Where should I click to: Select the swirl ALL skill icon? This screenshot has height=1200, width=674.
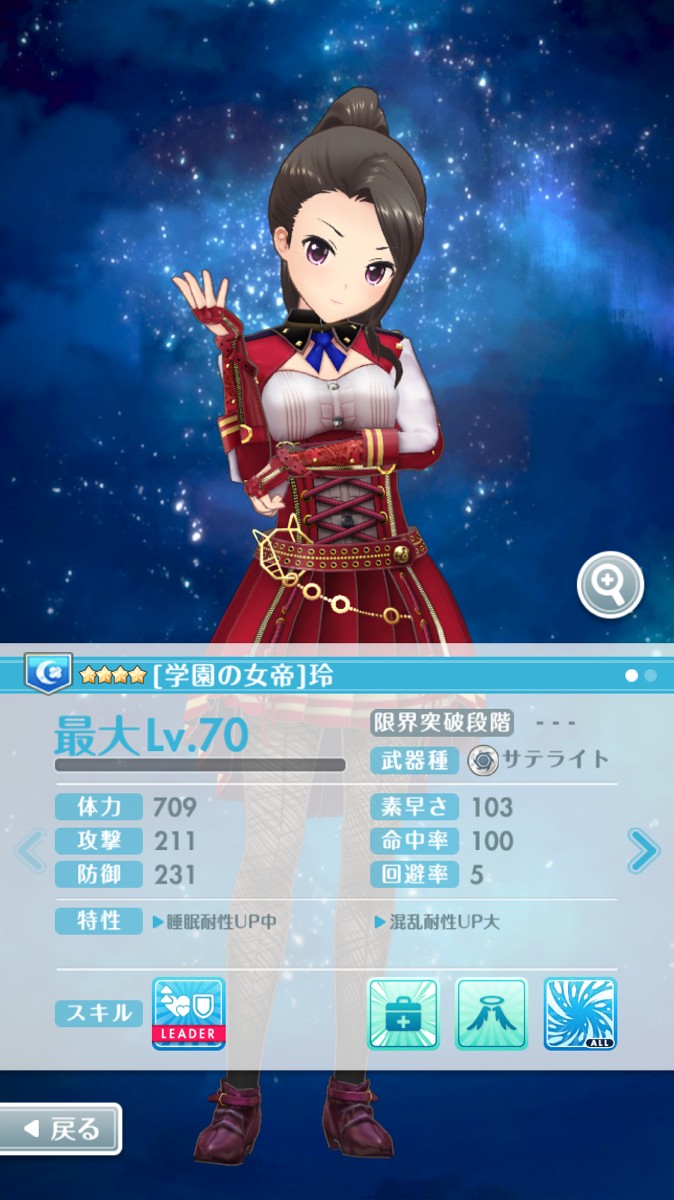[580, 1013]
